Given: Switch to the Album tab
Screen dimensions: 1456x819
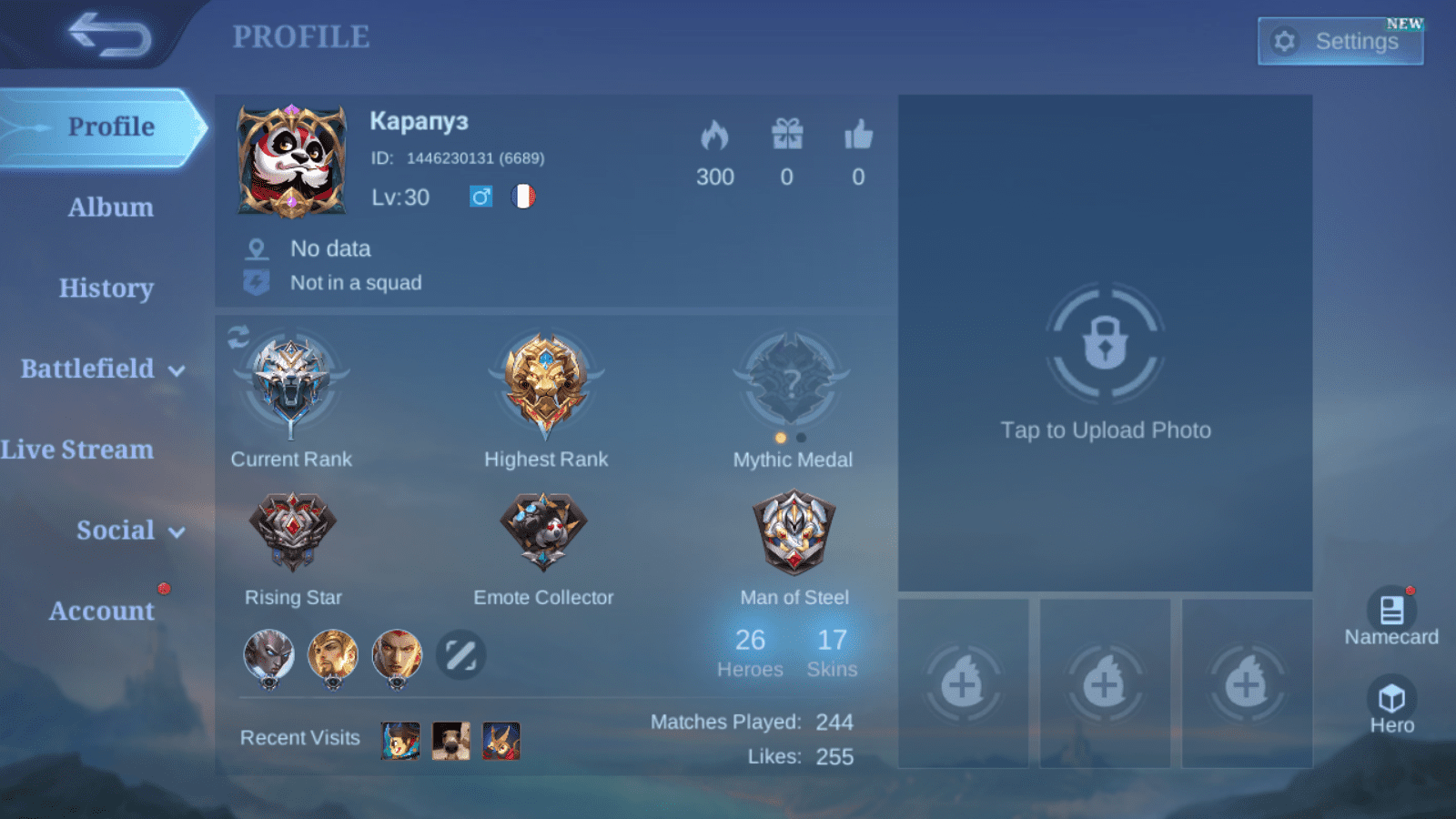Looking at the screenshot, I should click(x=110, y=207).
